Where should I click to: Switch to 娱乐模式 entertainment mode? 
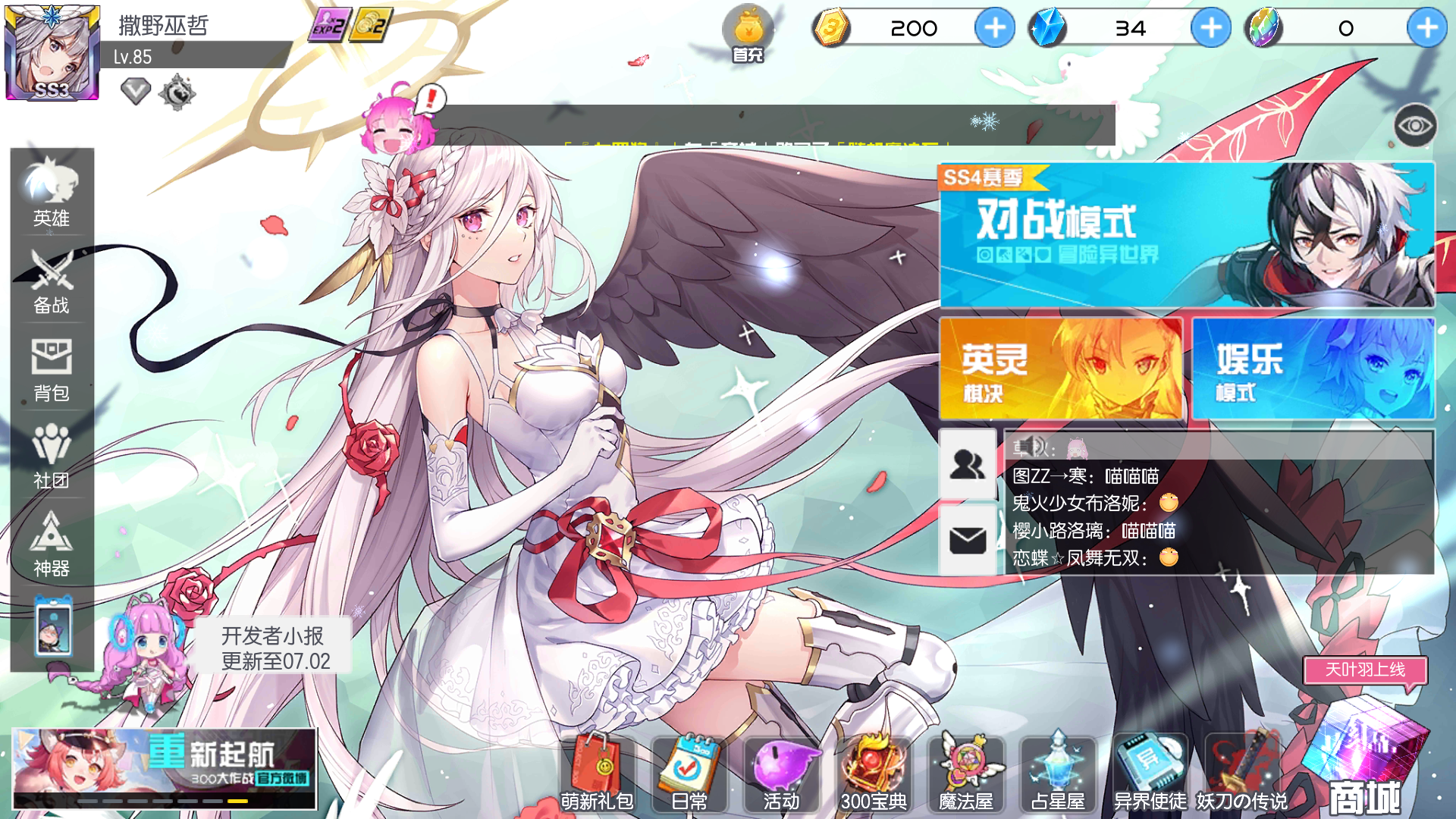1313,370
